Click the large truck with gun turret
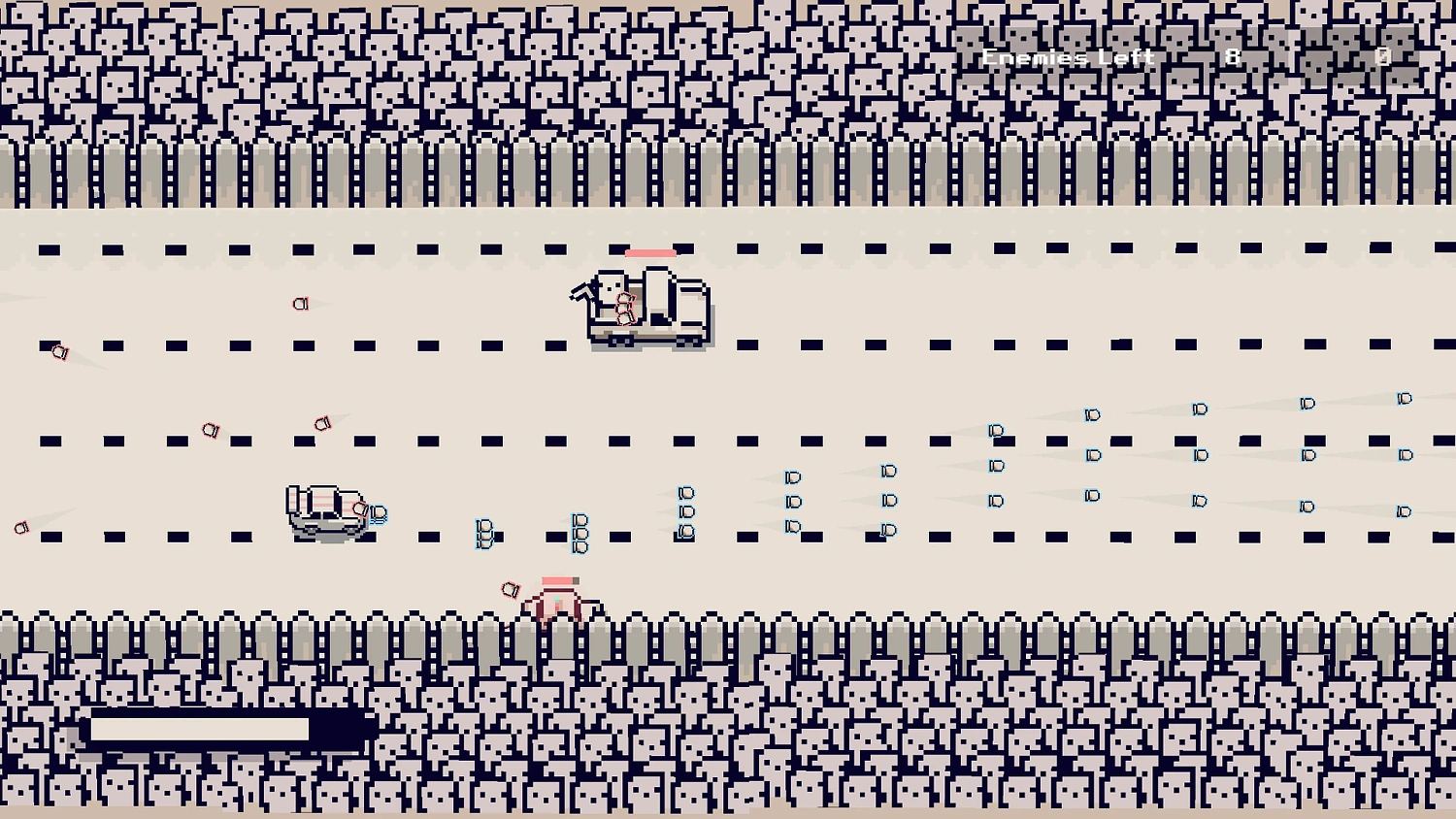Image resolution: width=1456 pixels, height=819 pixels. click(645, 311)
